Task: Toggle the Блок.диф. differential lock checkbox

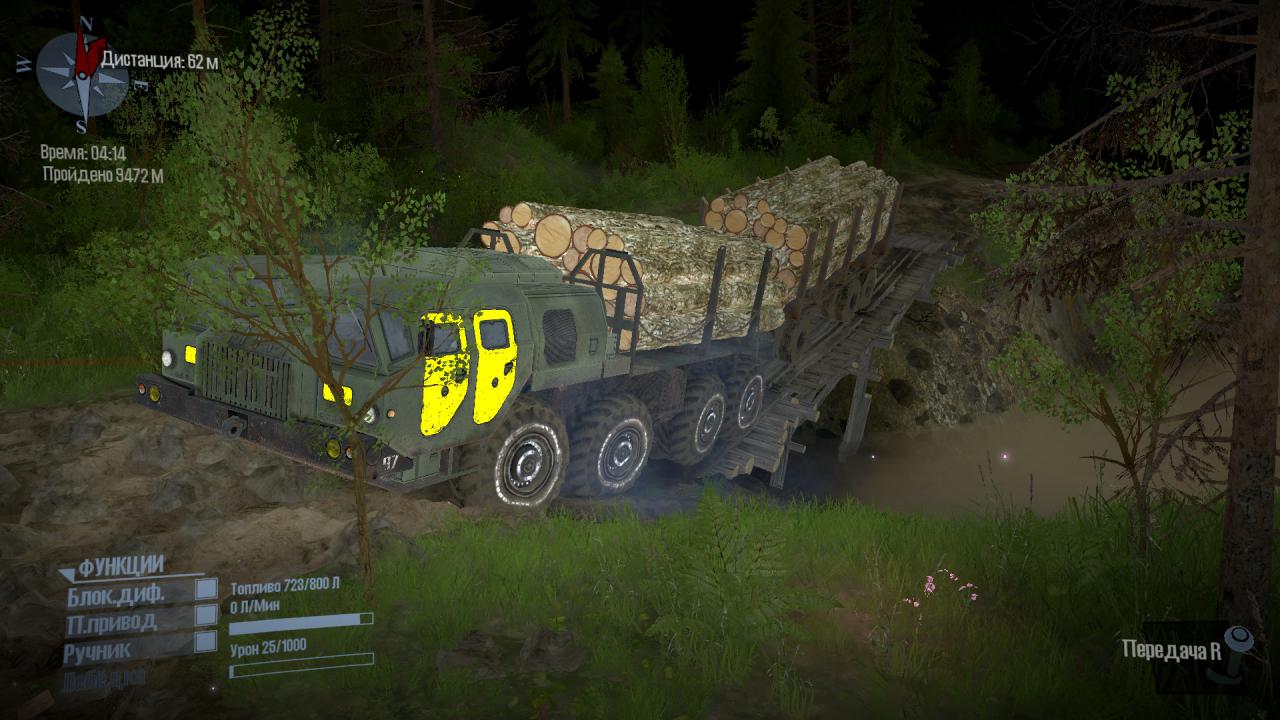Action: pos(205,589)
